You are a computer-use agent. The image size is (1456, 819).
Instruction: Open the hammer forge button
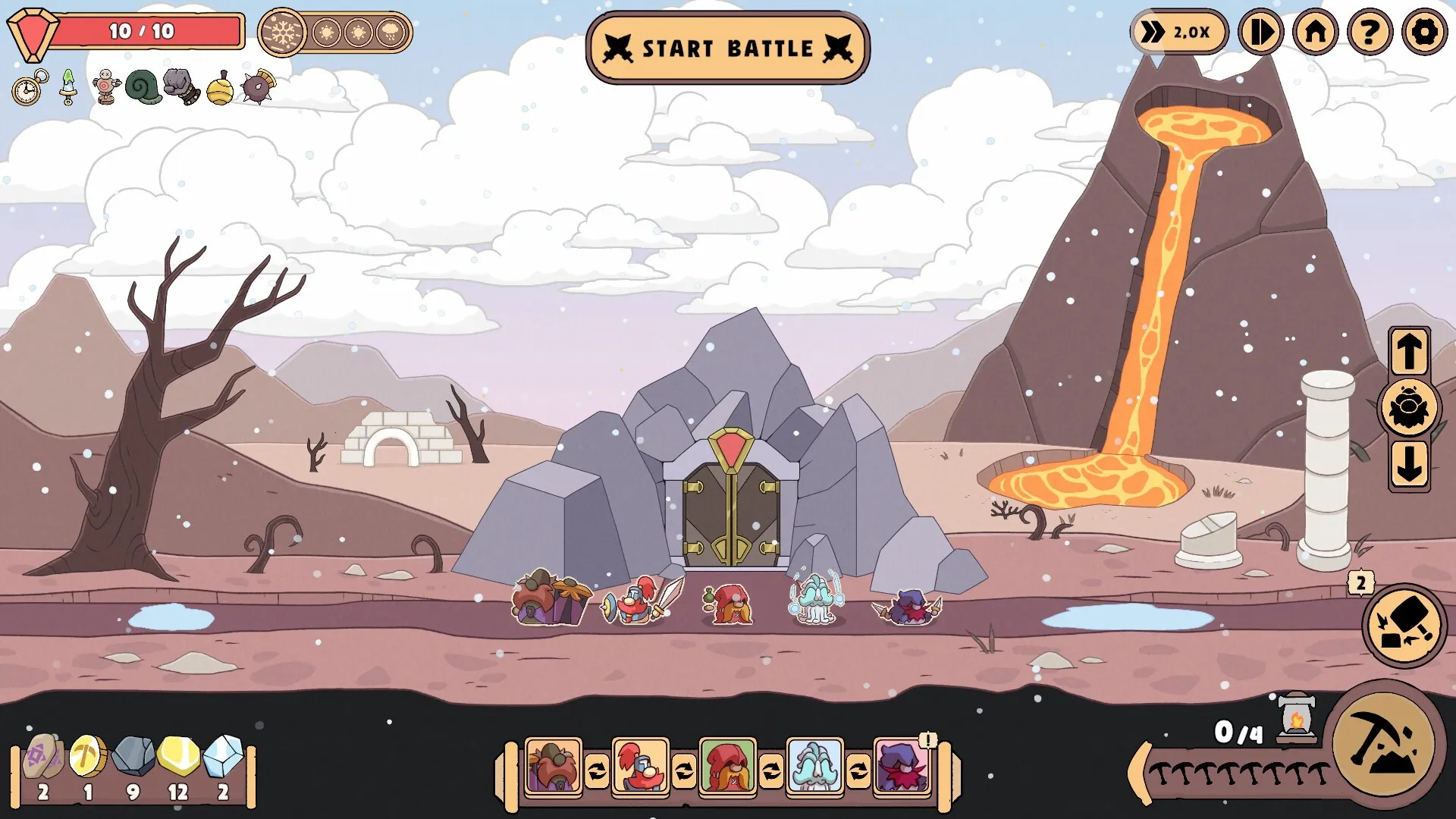tap(1404, 625)
